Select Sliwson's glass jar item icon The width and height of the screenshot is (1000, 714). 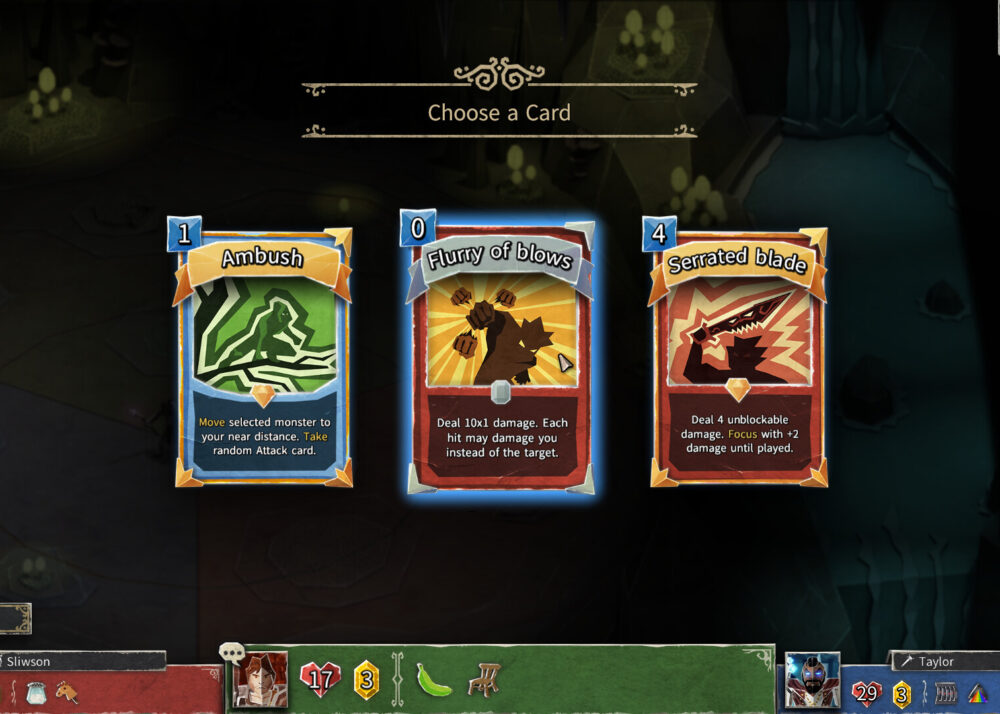click(35, 690)
